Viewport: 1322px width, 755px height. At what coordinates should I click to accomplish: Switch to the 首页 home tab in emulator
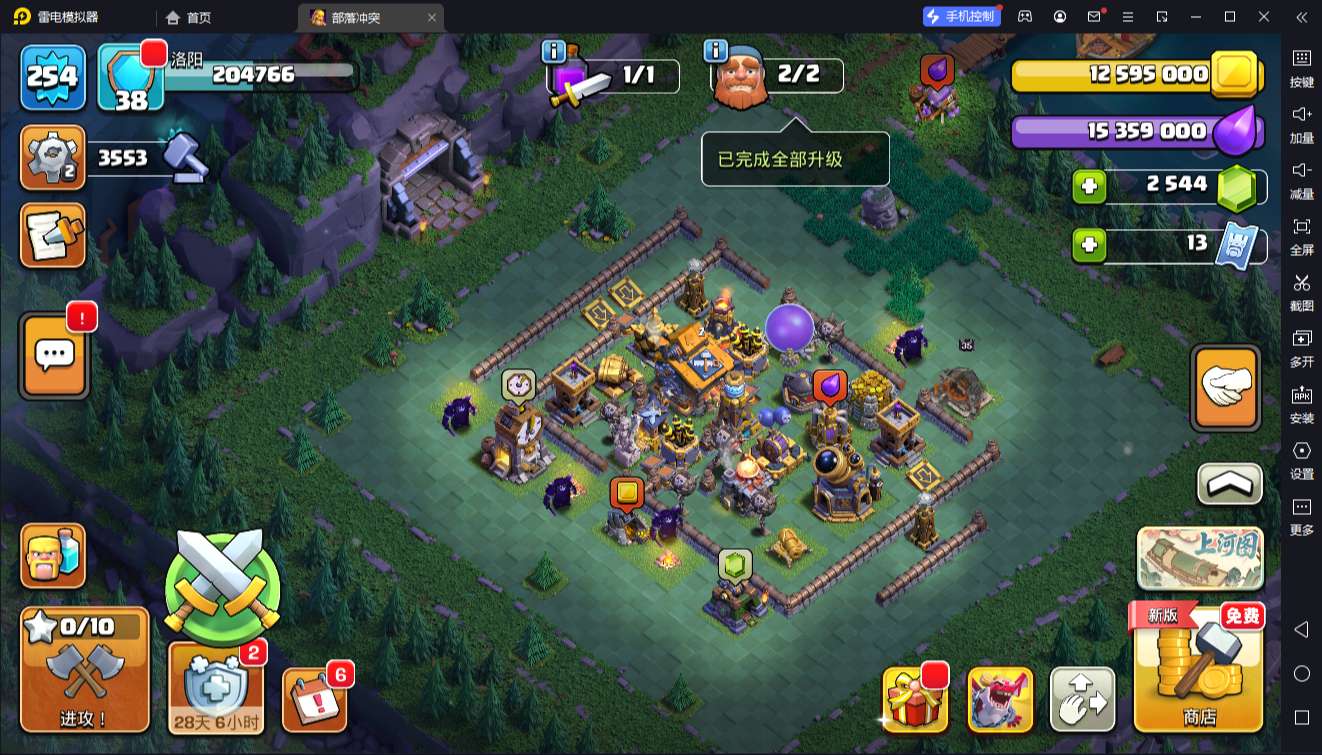click(x=189, y=17)
